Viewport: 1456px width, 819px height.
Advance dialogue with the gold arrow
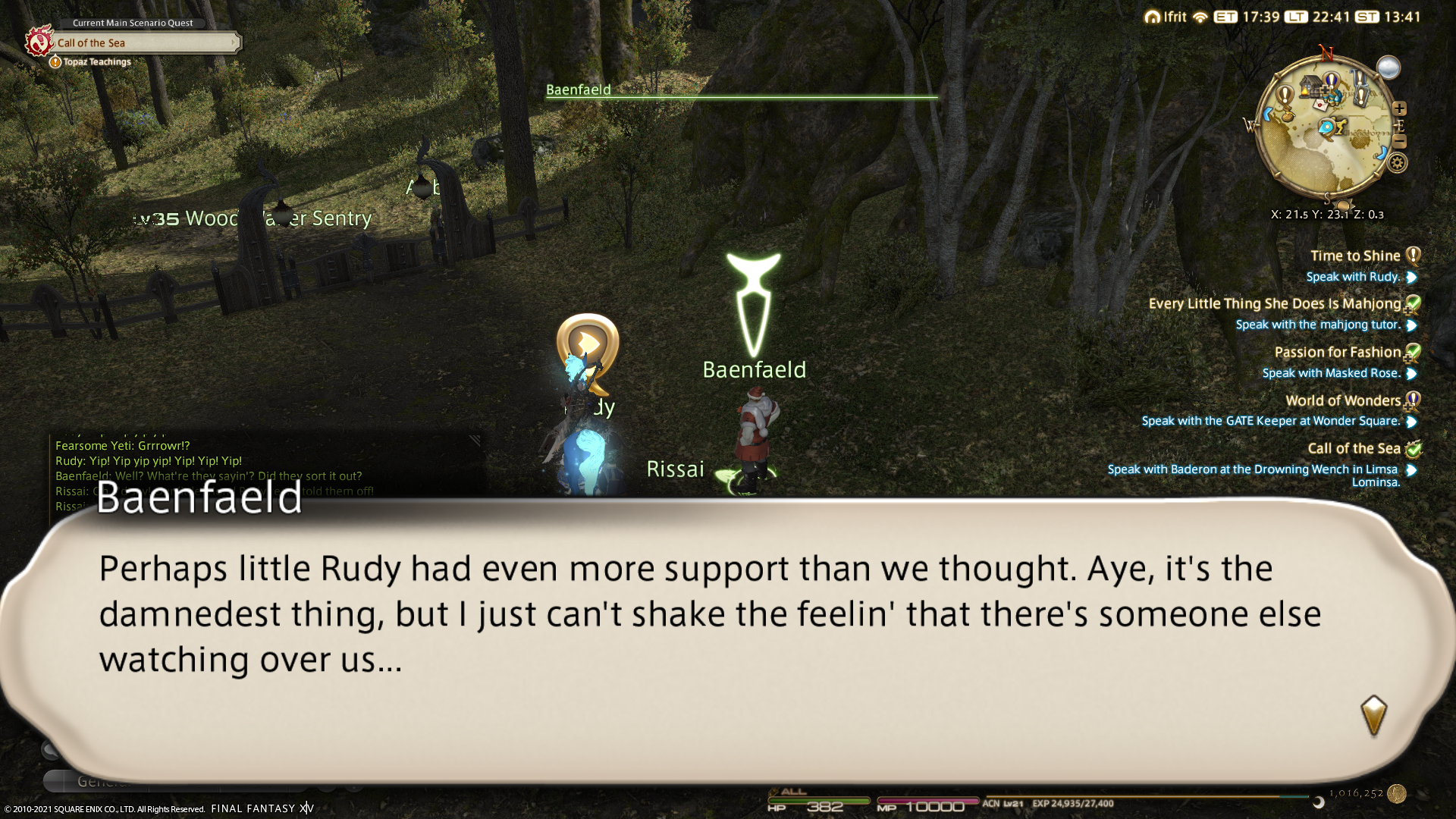tap(1373, 715)
